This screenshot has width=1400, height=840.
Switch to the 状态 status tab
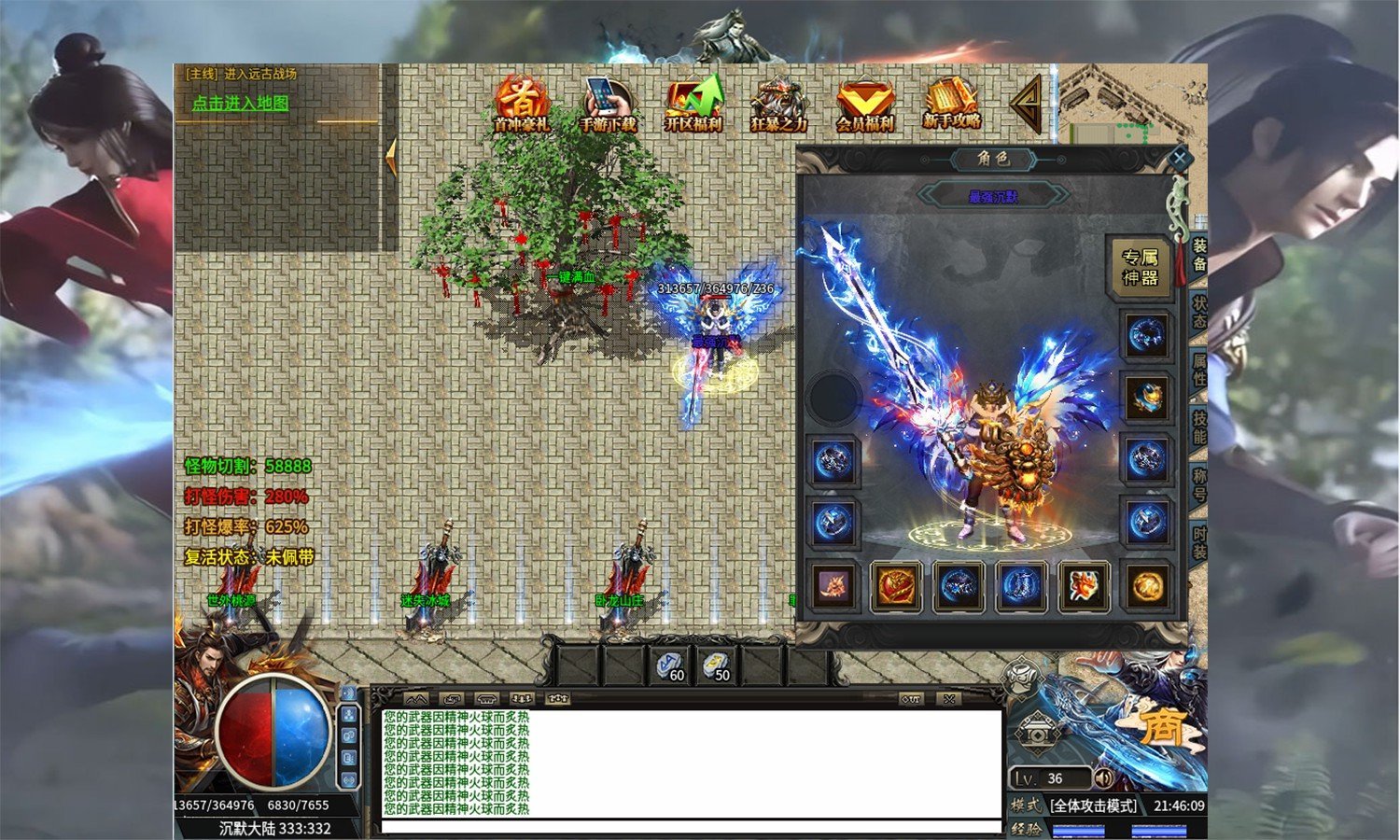pos(1199,313)
